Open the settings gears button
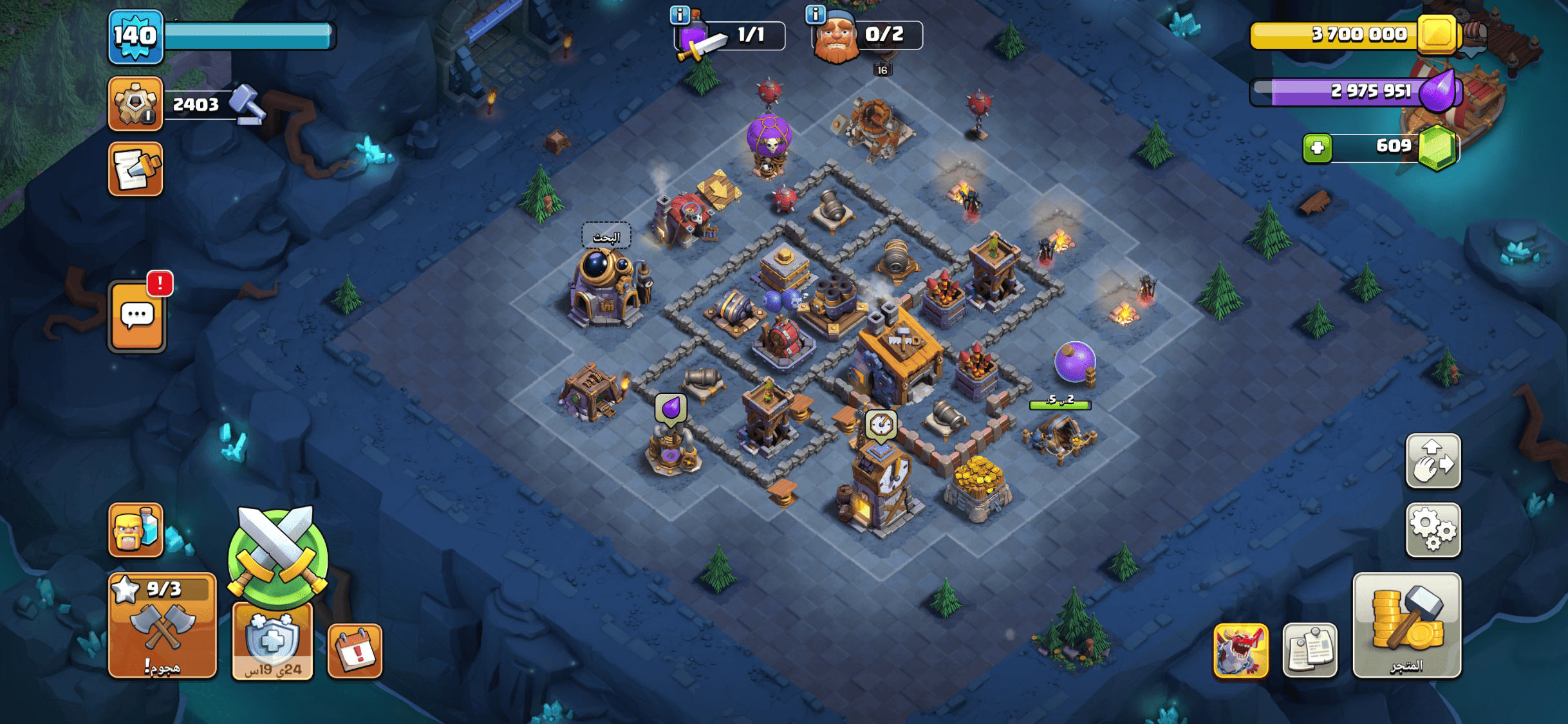This screenshot has height=724, width=1568. tap(1433, 530)
